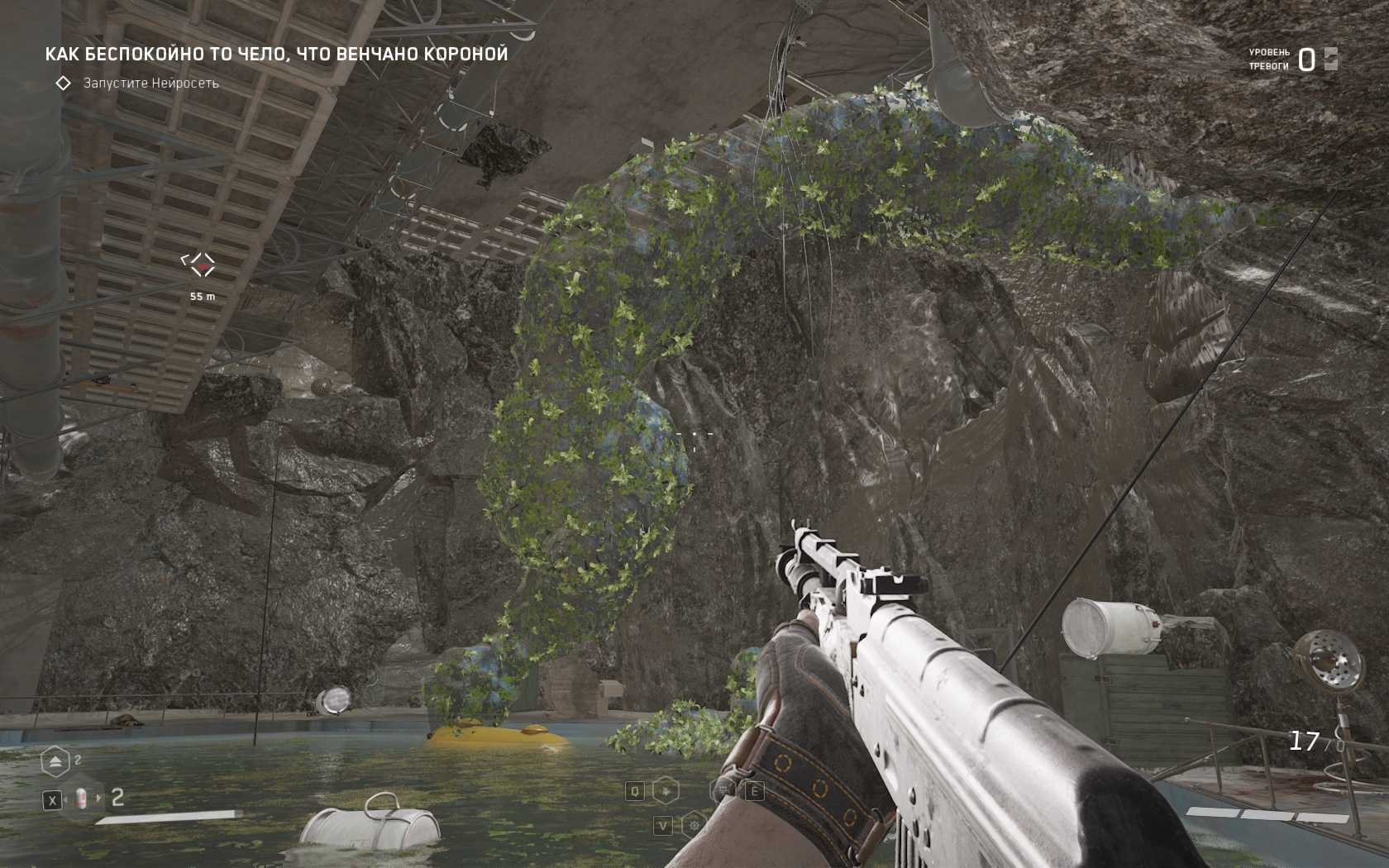Click the hexagon icon with stacked triangles
This screenshot has height=868, width=1389.
[x=55, y=761]
